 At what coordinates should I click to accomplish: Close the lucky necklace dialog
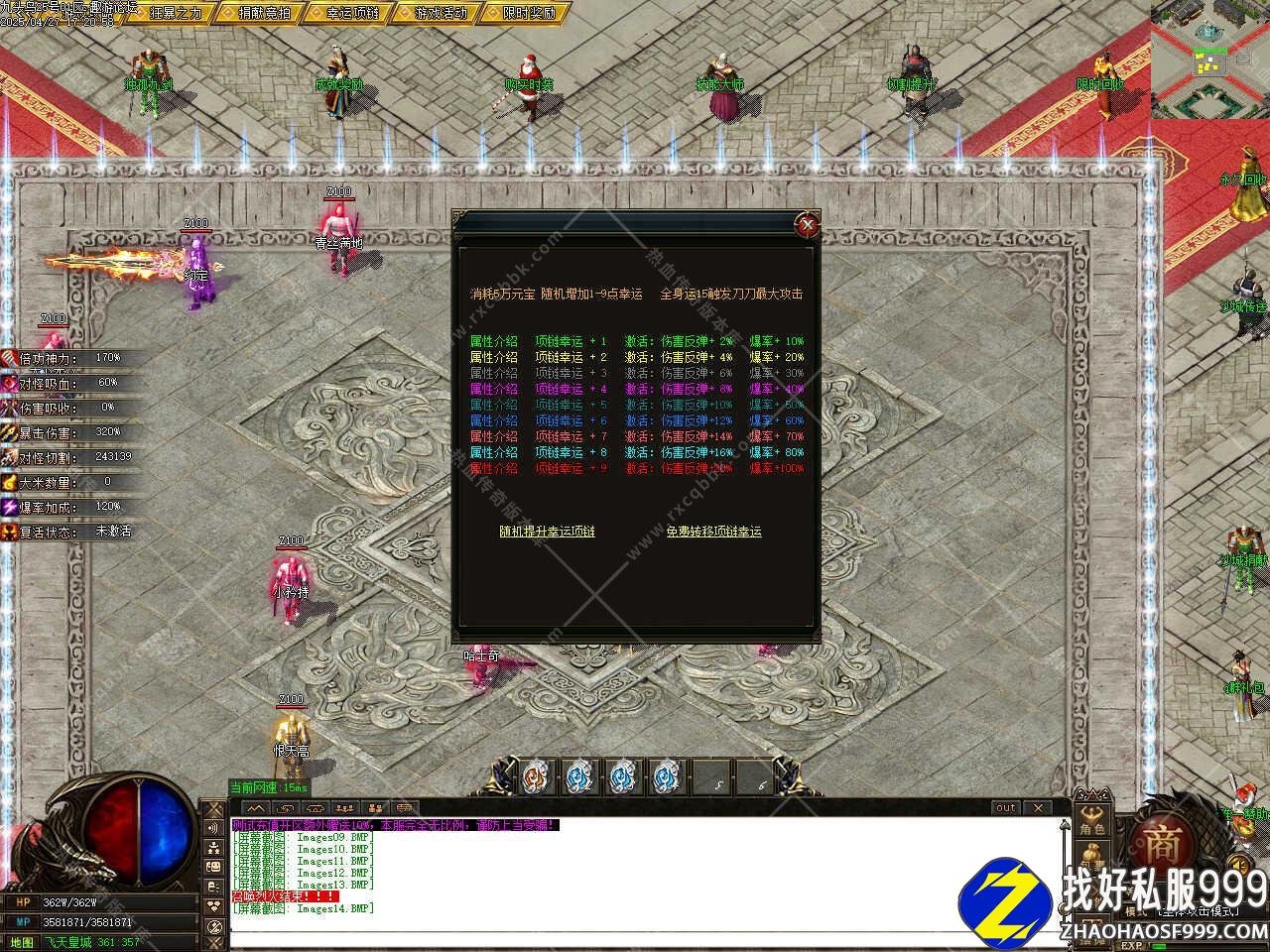coord(809,225)
